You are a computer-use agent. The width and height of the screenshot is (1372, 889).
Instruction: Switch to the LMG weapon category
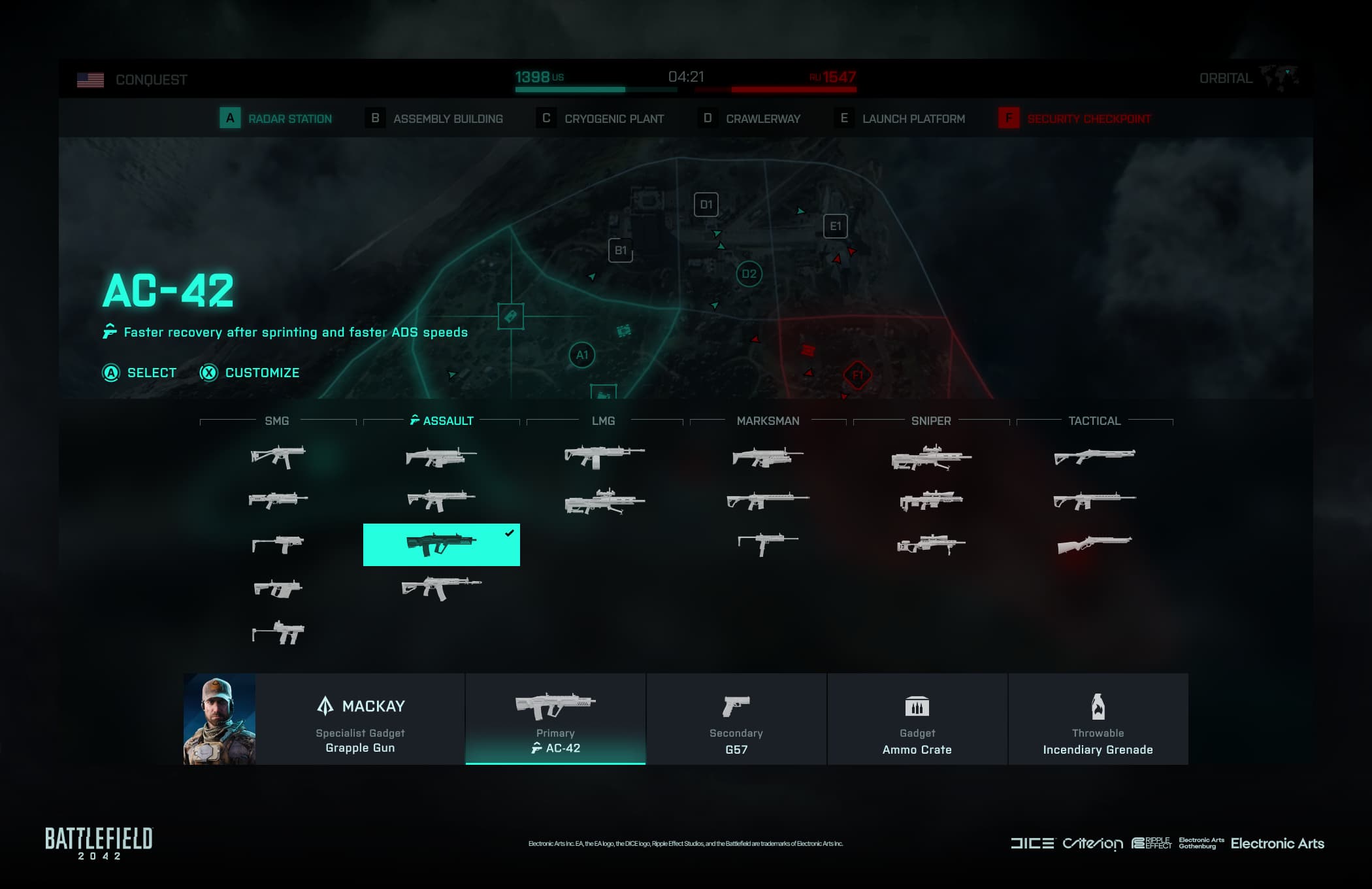point(603,421)
